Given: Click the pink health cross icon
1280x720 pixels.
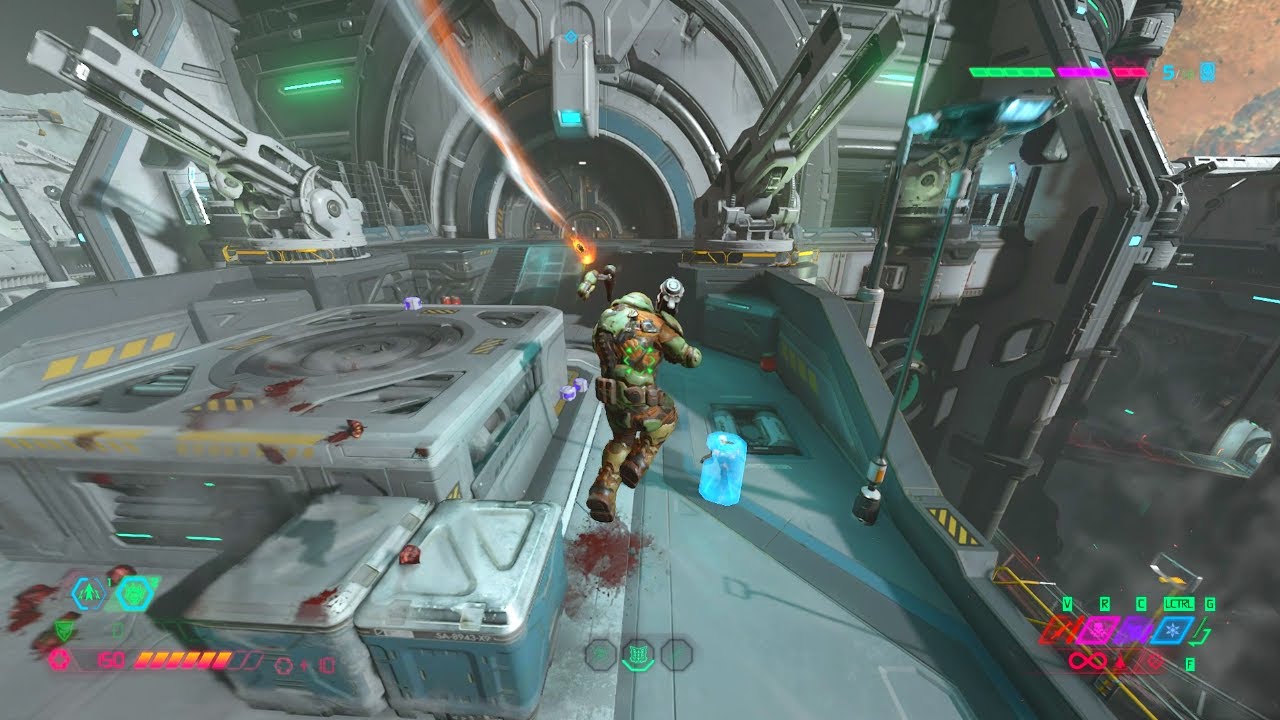Looking at the screenshot, I should pyautogui.click(x=58, y=660).
